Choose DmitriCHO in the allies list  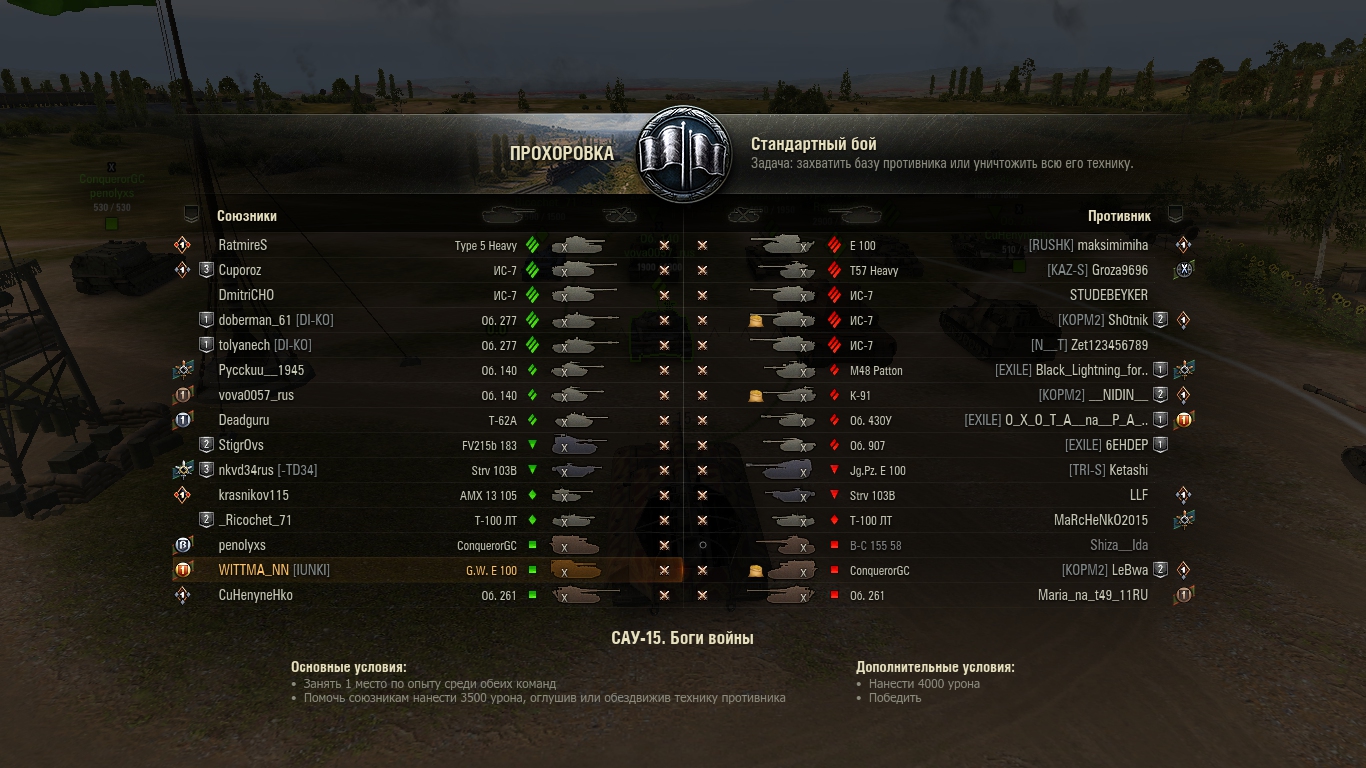click(246, 295)
